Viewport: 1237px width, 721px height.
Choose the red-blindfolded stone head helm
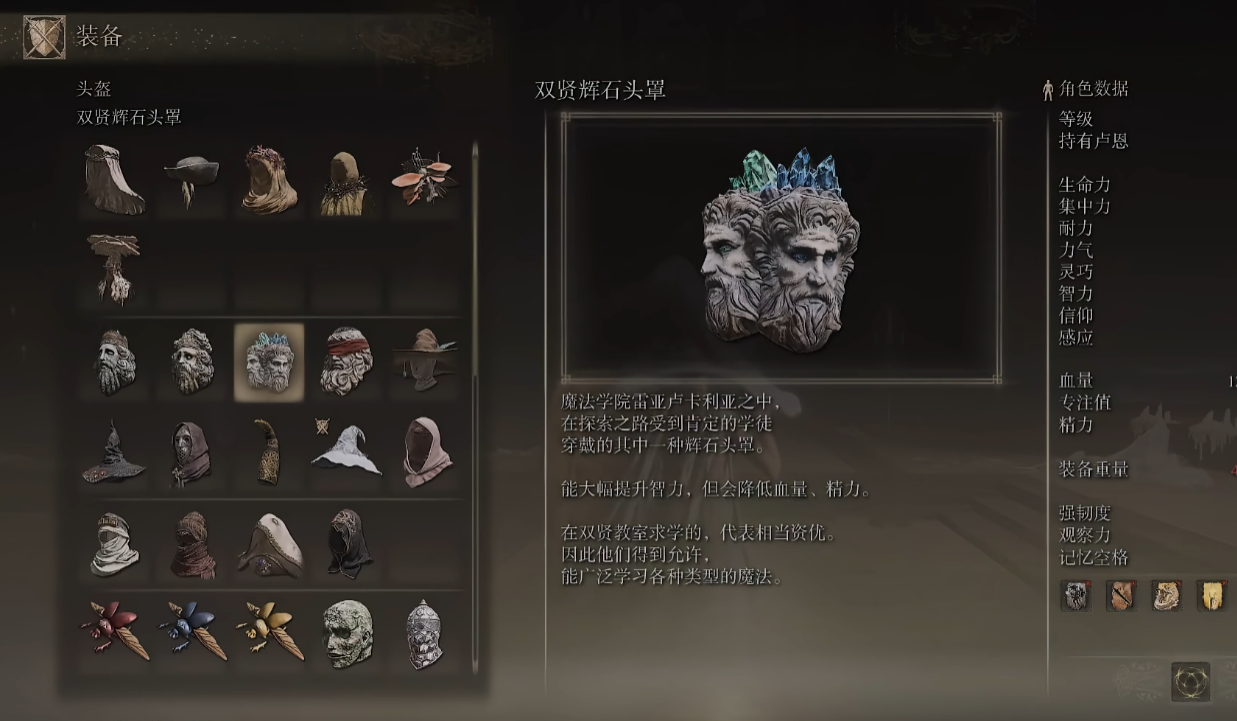click(347, 361)
